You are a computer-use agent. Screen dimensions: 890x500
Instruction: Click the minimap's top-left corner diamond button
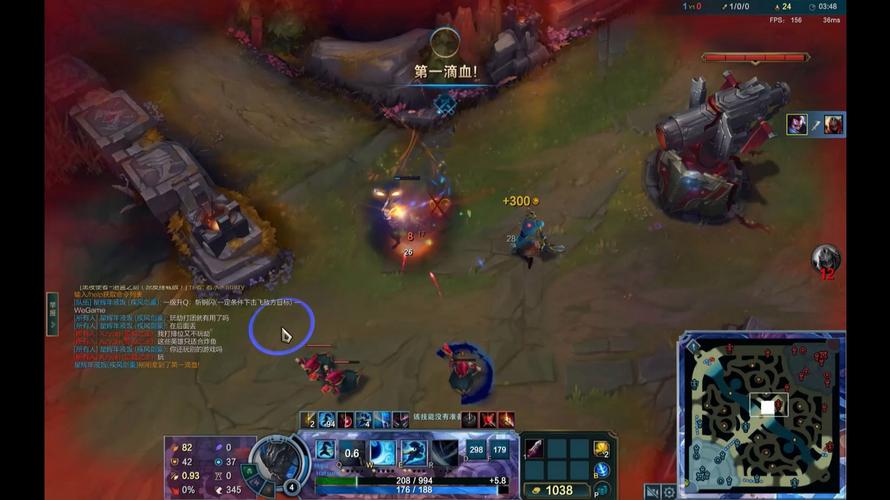693,346
